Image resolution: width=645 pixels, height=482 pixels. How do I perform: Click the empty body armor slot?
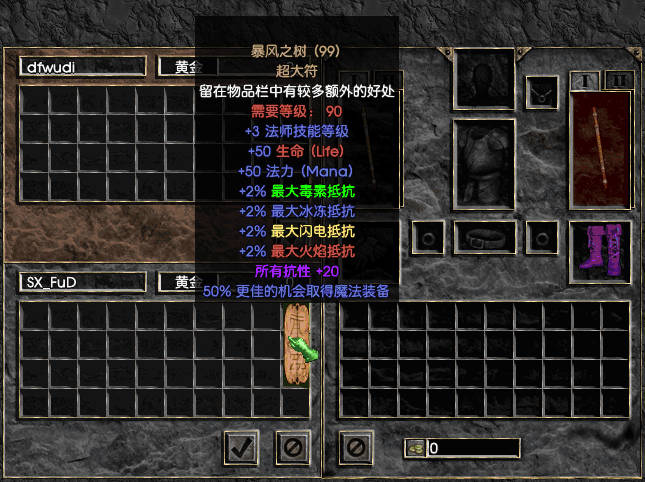coord(484,165)
